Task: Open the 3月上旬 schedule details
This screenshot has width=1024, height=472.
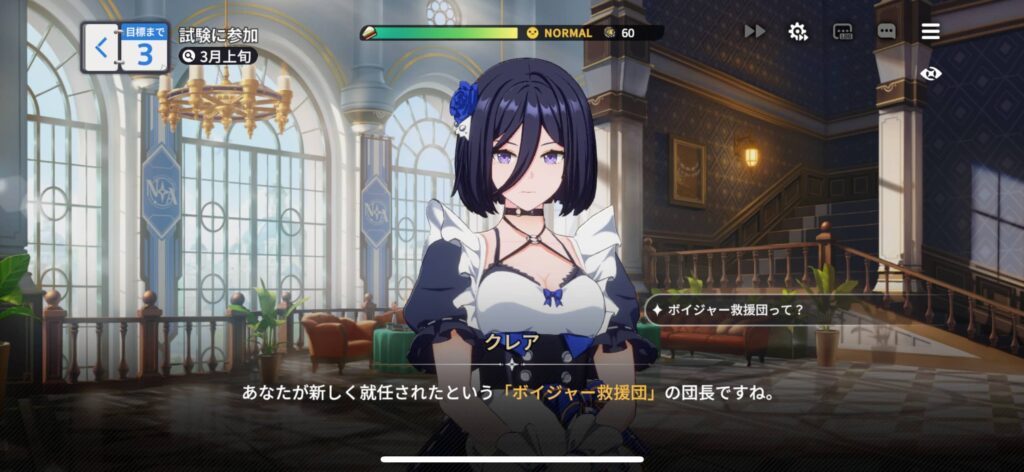Action: coord(218,56)
